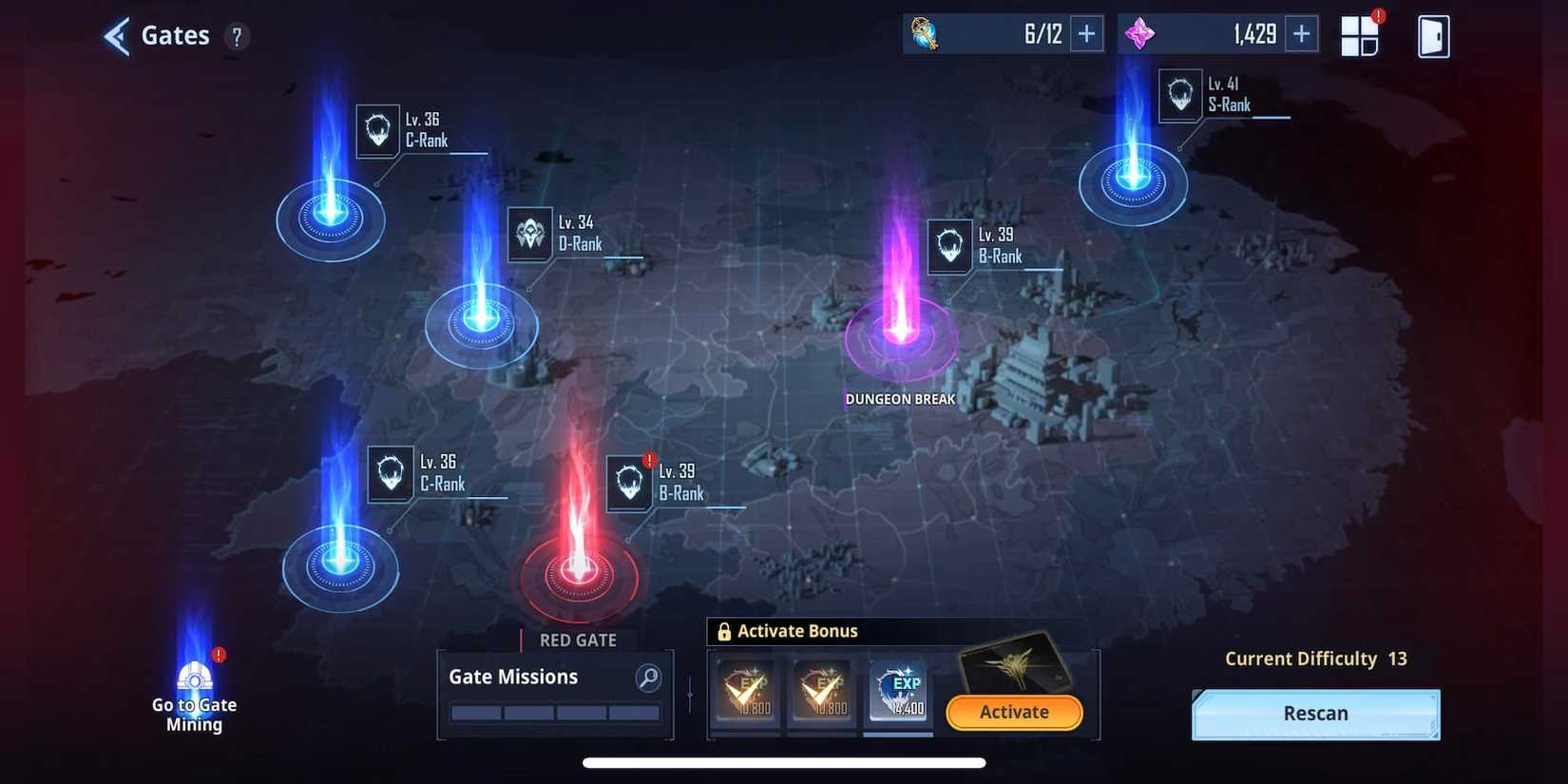Select the Lv. 34 D-Rank gate icon

(x=528, y=232)
